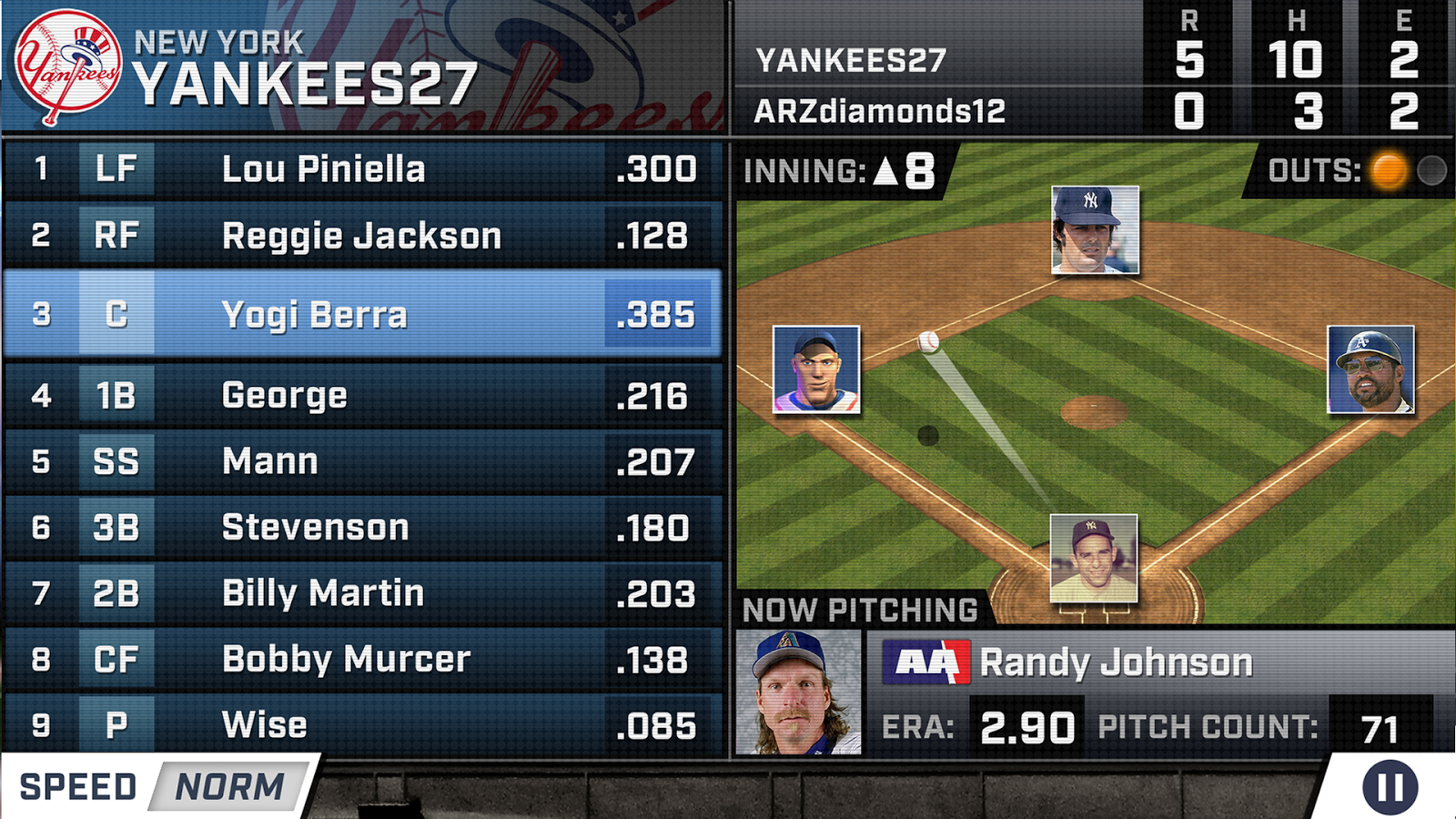This screenshot has width=1456, height=819.
Task: Select first baseman George in lineup
Action: pyautogui.click(x=362, y=396)
